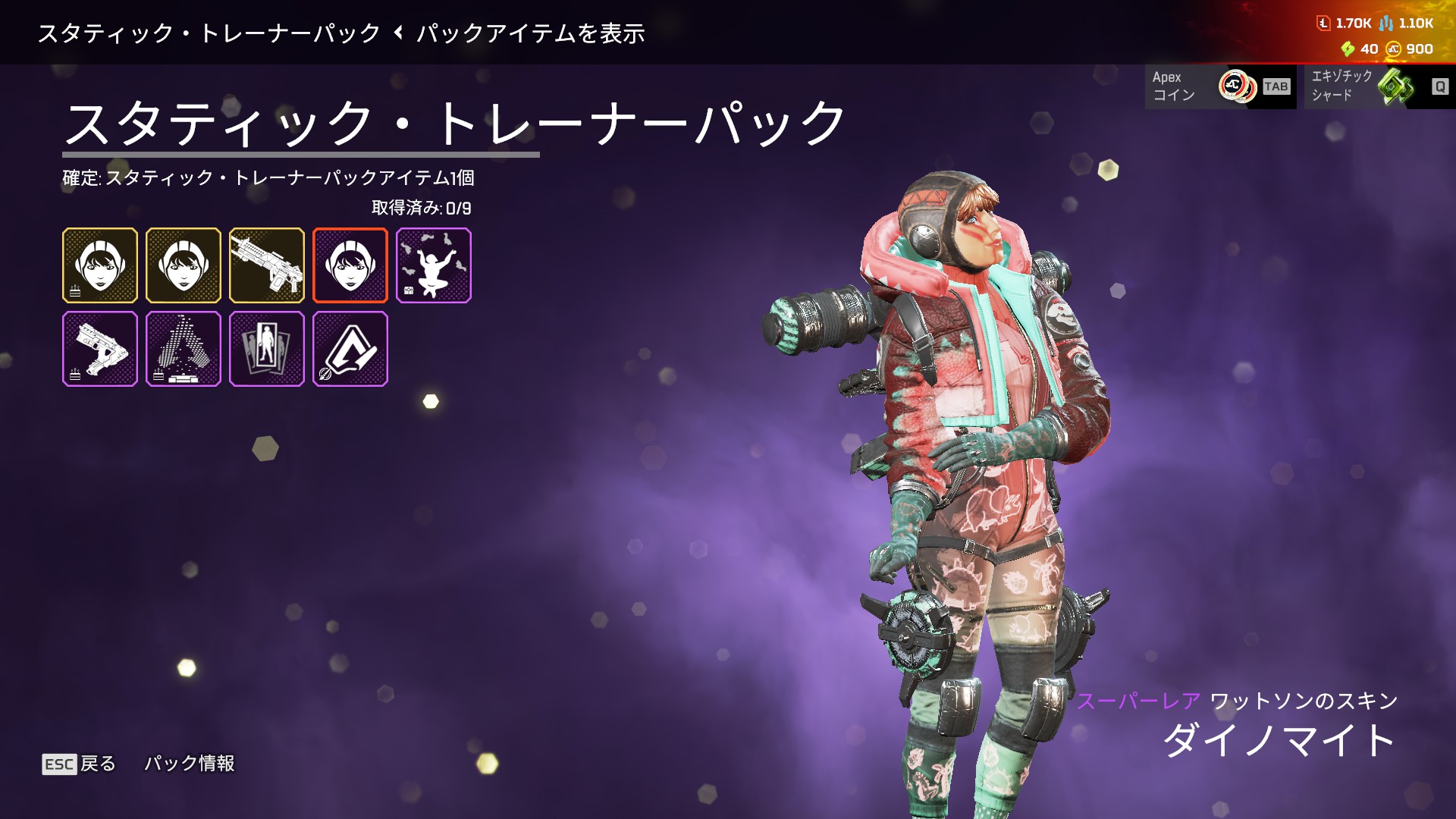Select the purple Wattson skin tile

pyautogui.click(x=350, y=265)
